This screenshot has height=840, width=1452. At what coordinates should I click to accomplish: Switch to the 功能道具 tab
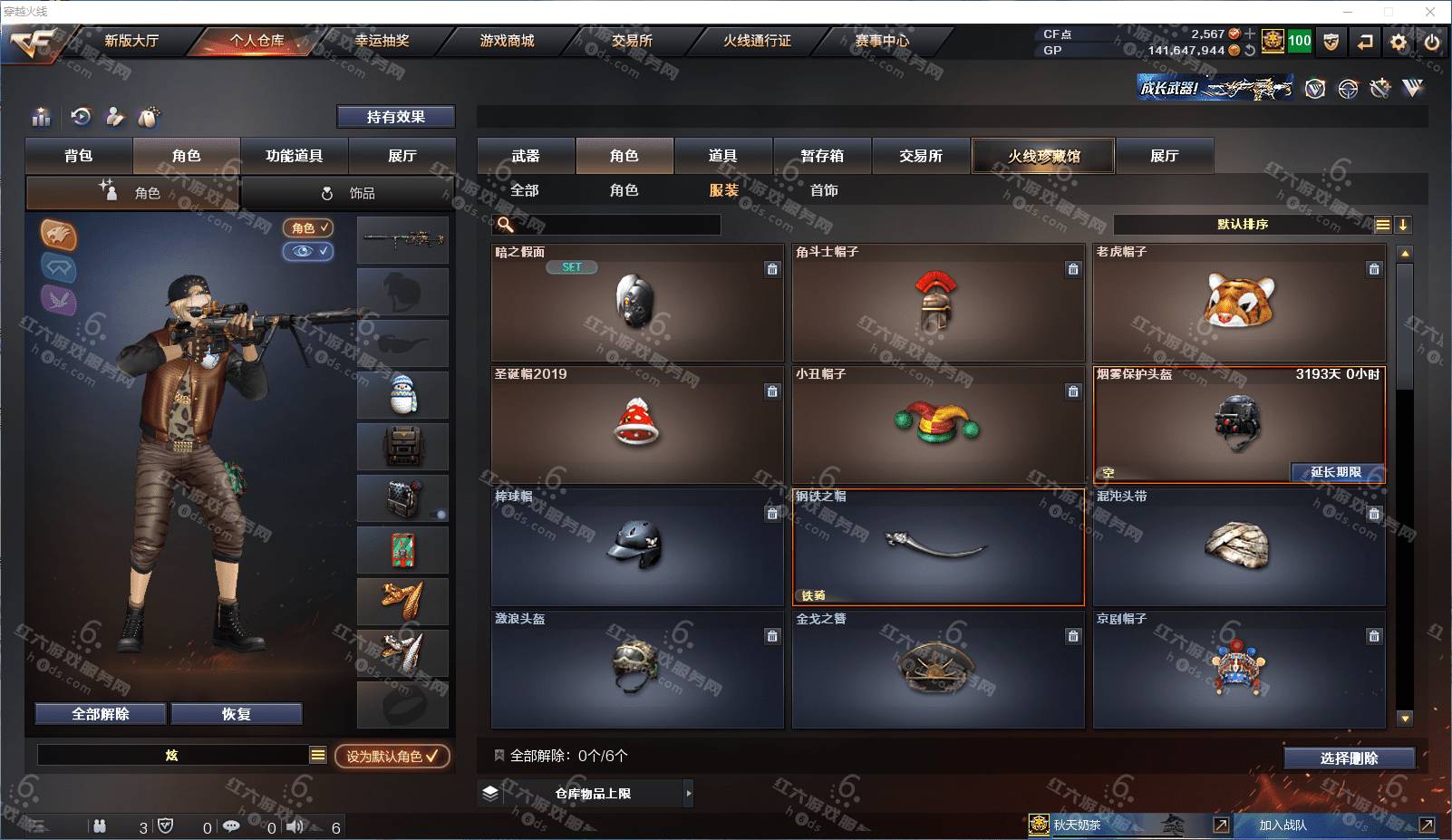click(x=294, y=156)
